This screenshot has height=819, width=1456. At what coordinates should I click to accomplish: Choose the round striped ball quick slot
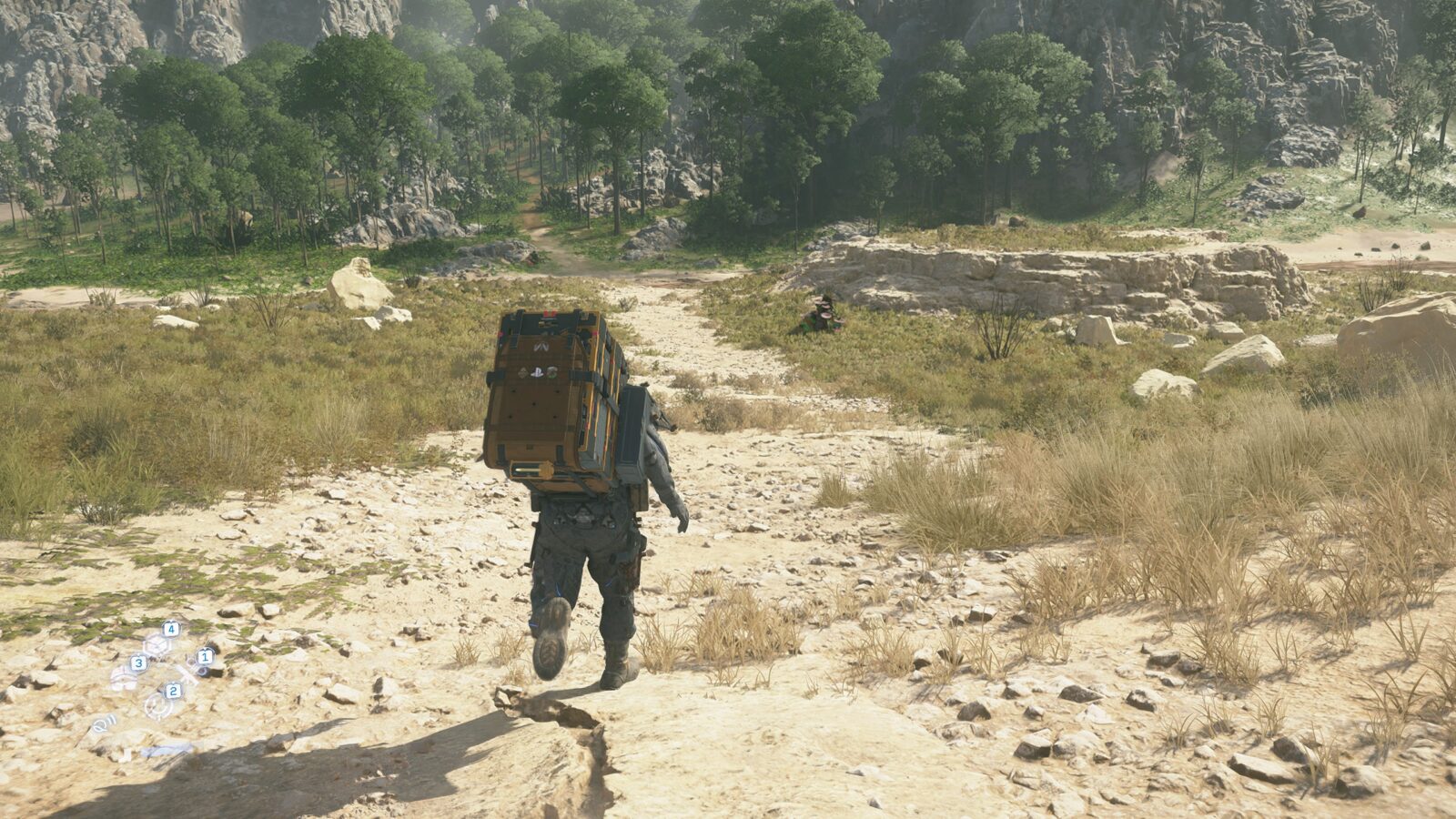click(x=124, y=677)
